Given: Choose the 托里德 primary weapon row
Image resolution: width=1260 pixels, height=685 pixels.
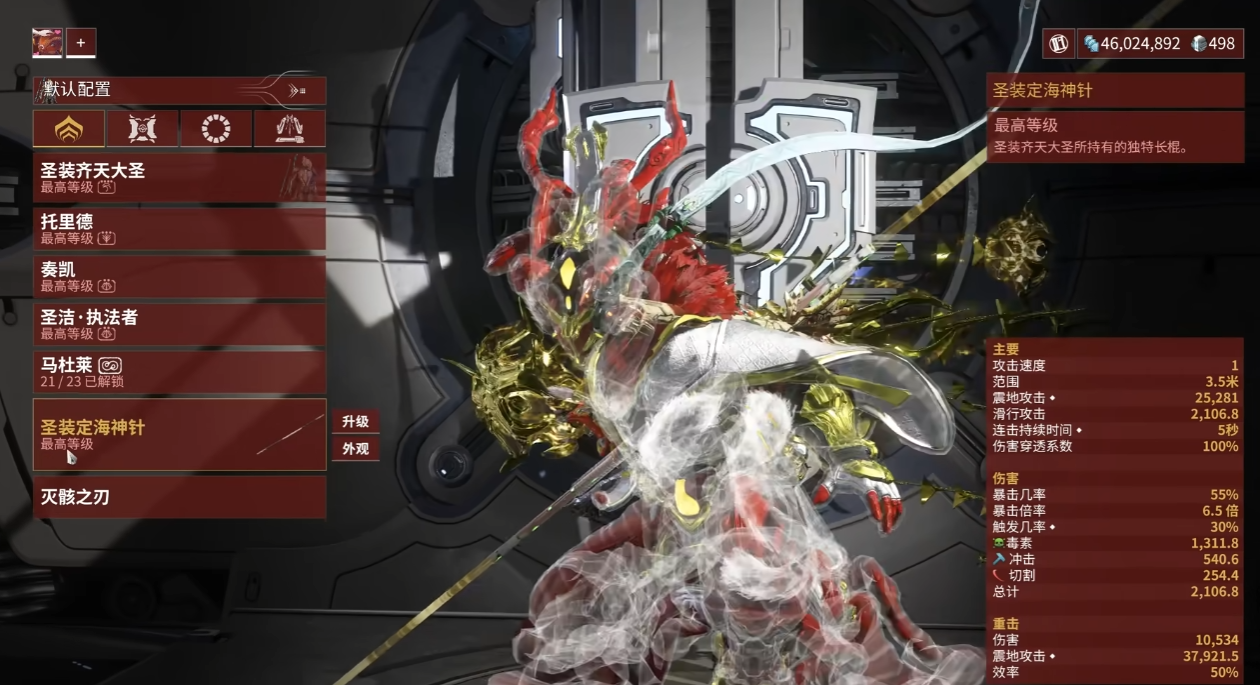Looking at the screenshot, I should [x=179, y=228].
